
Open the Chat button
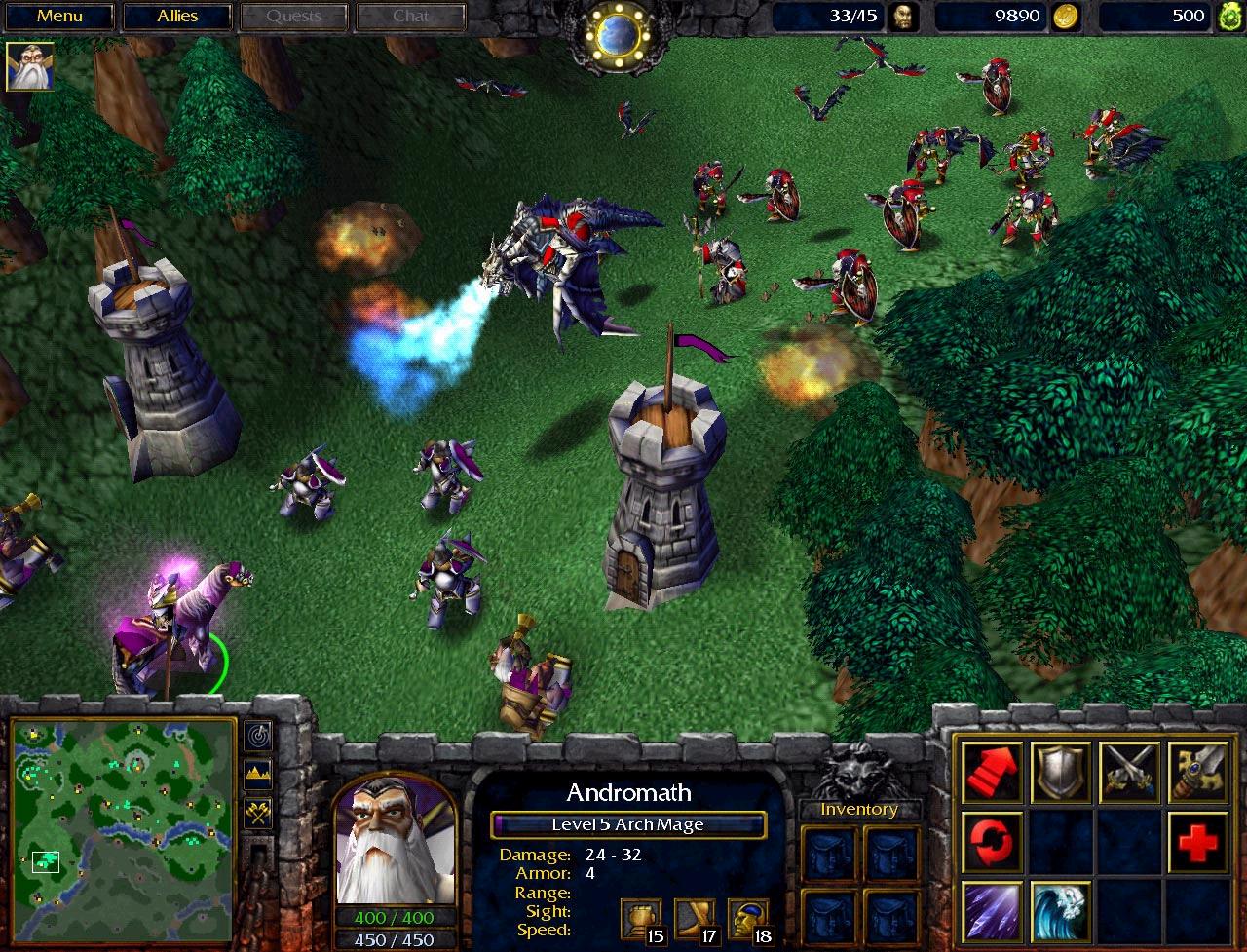pyautogui.click(x=410, y=17)
